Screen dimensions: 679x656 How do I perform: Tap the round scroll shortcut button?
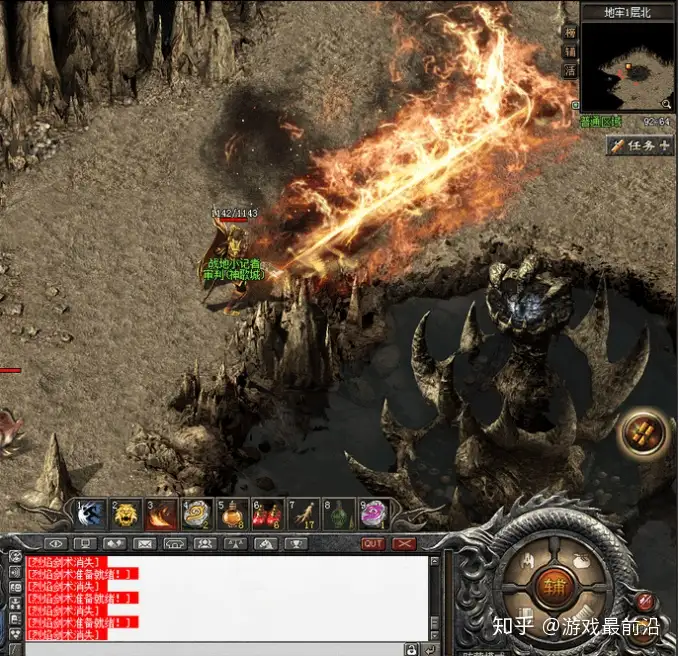641,432
